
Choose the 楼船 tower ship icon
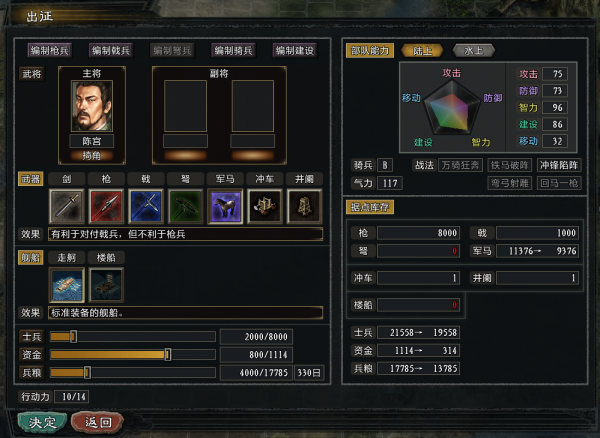106,284
